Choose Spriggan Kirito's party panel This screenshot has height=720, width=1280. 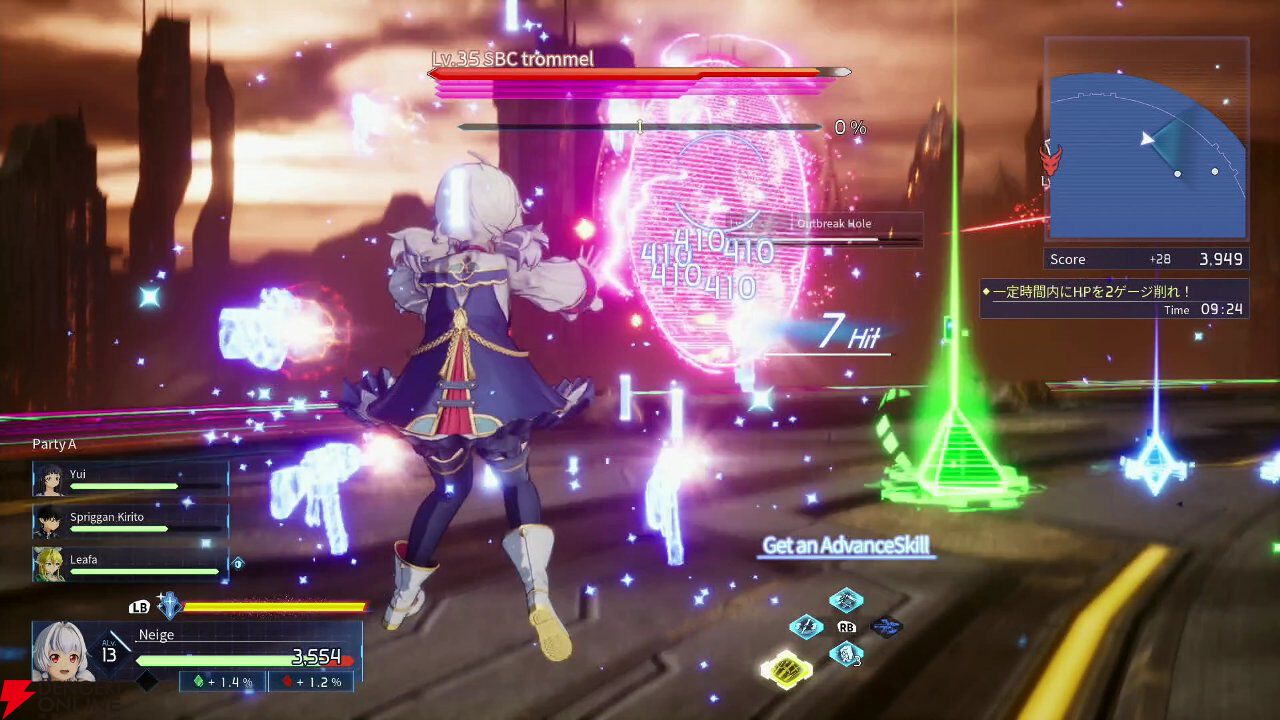pyautogui.click(x=130, y=522)
